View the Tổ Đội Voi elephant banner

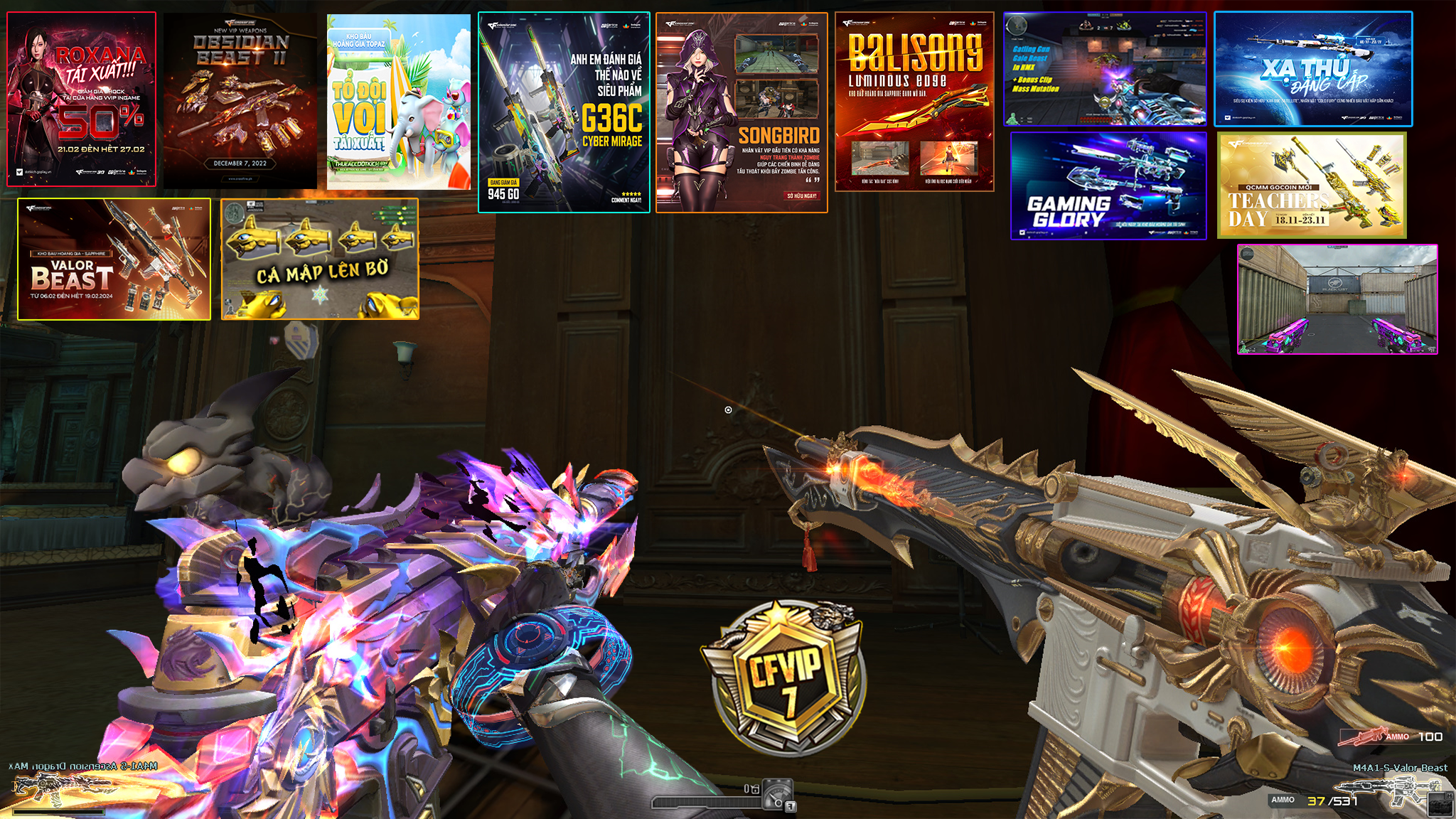click(x=399, y=102)
